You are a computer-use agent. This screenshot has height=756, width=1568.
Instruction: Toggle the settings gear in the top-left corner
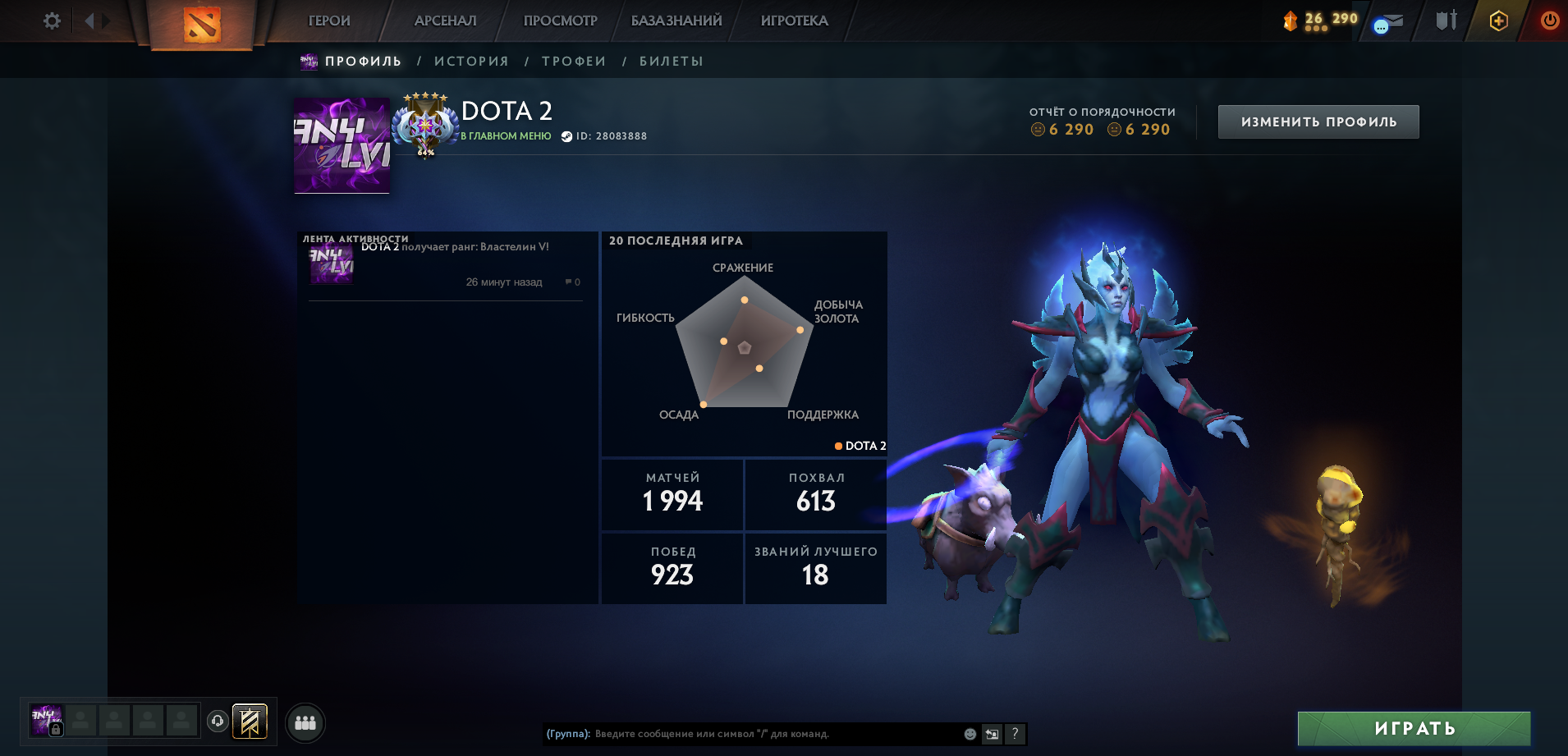[x=51, y=21]
